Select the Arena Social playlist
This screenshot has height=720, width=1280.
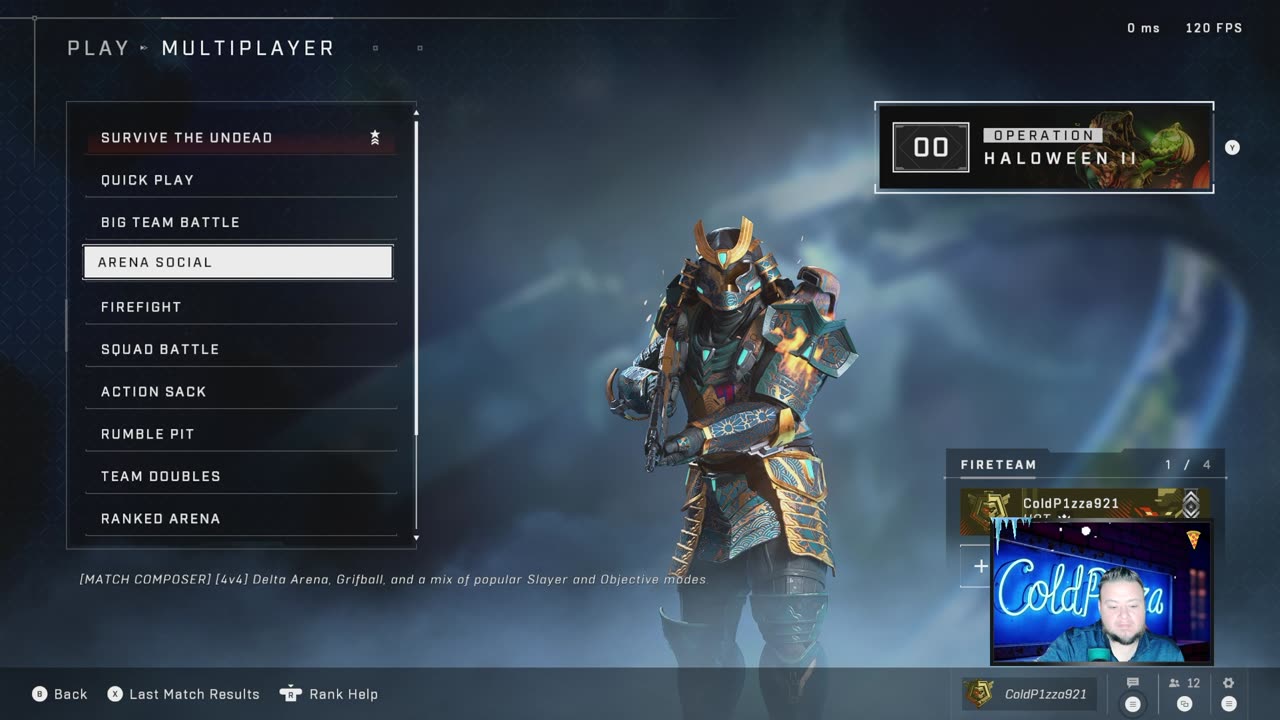[x=238, y=262]
